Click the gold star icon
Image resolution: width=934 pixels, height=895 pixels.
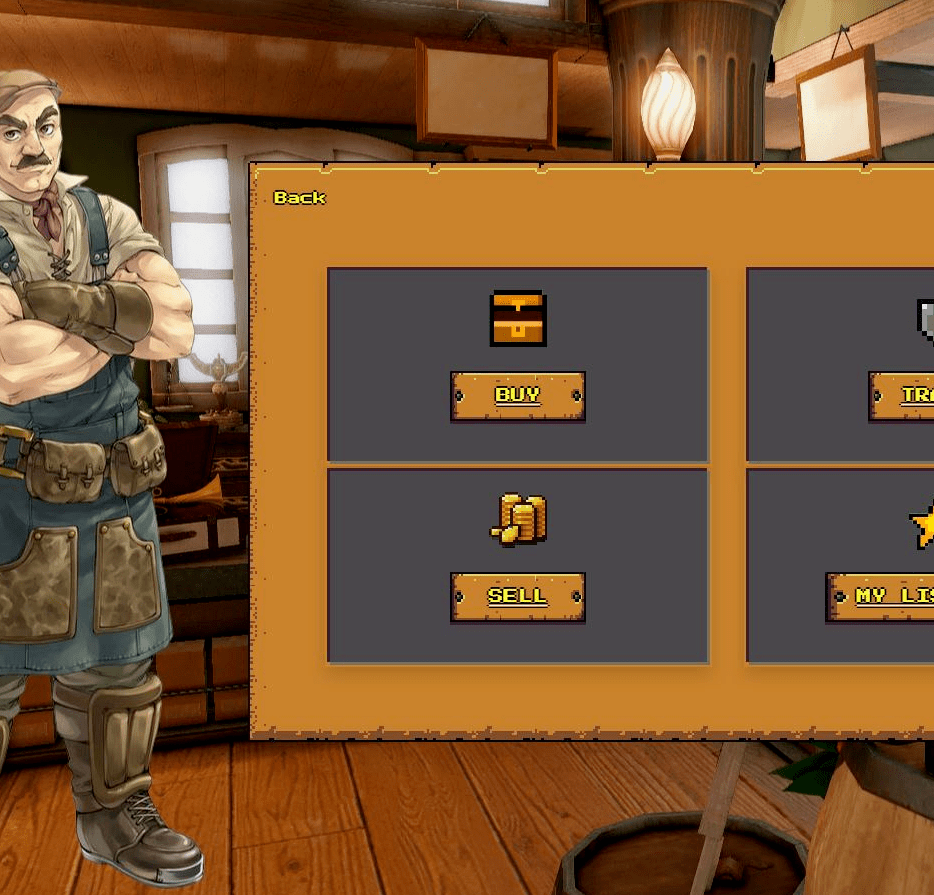[x=922, y=525]
